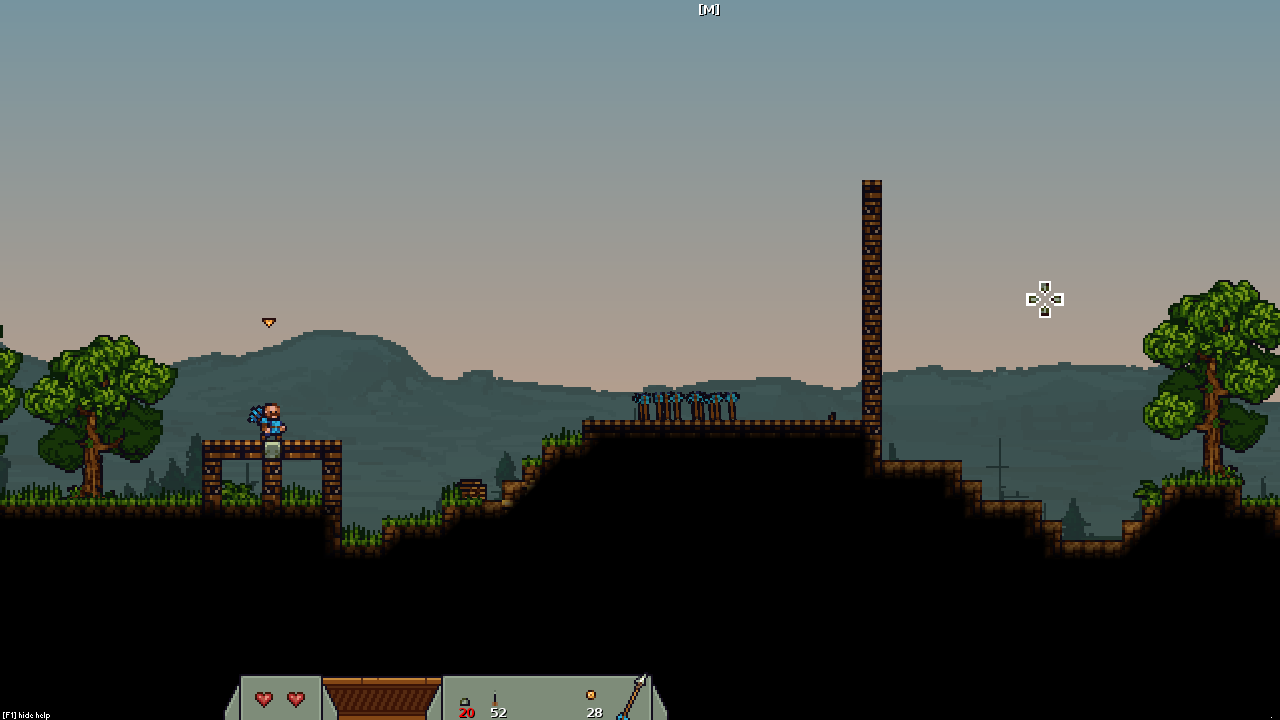Click the wooden inventory panel in the HUD
Screen dimensions: 1280x720
[381, 698]
